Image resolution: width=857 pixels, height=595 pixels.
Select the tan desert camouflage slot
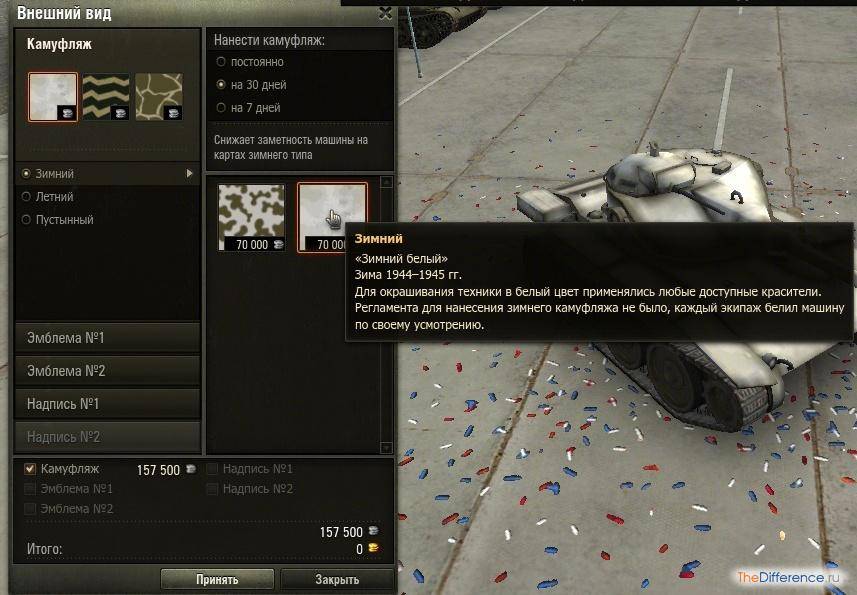pyautogui.click(x=158, y=96)
